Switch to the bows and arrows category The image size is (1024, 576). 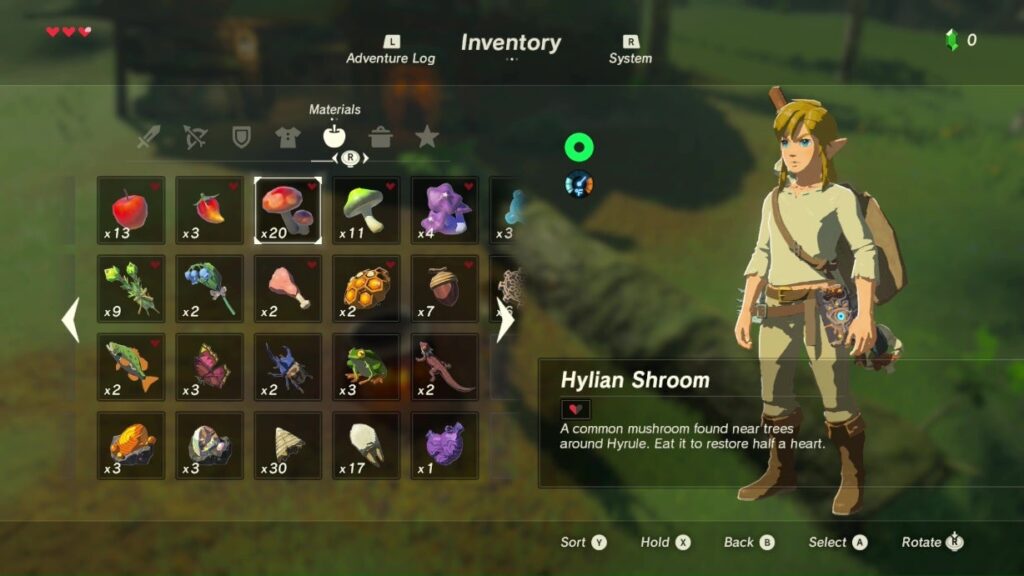(195, 137)
